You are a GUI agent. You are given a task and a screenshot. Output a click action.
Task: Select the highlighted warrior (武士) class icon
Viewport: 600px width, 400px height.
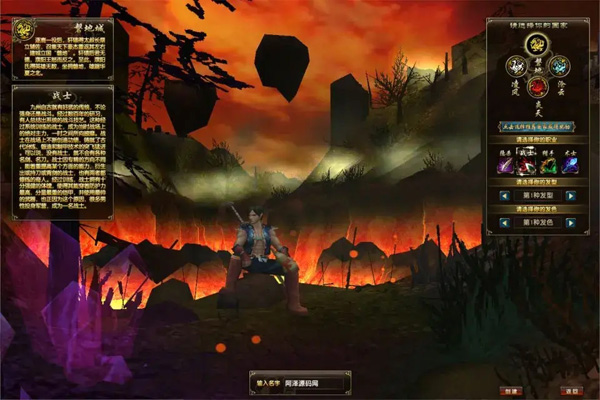click(x=527, y=165)
